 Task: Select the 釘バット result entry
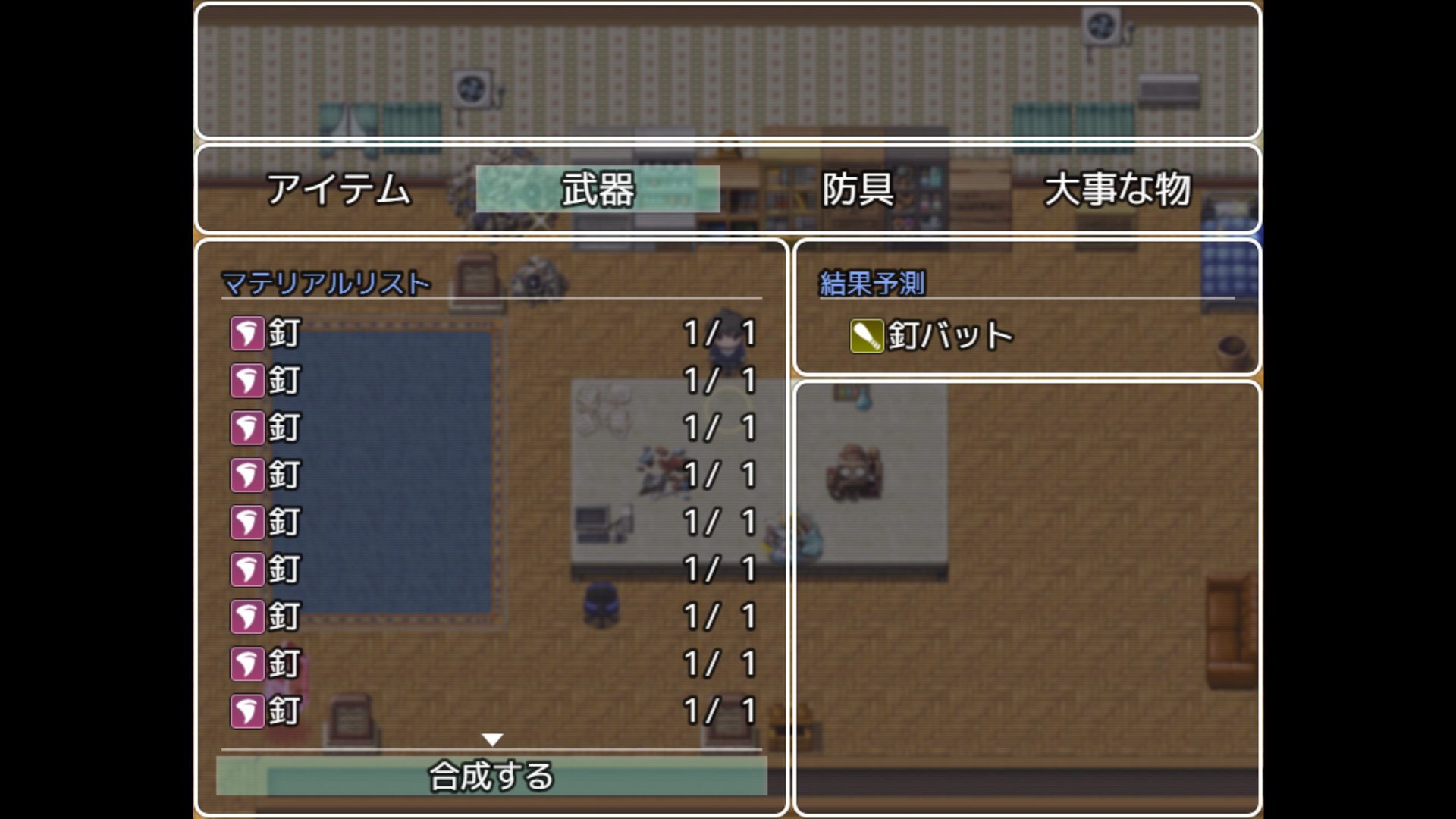tap(932, 335)
